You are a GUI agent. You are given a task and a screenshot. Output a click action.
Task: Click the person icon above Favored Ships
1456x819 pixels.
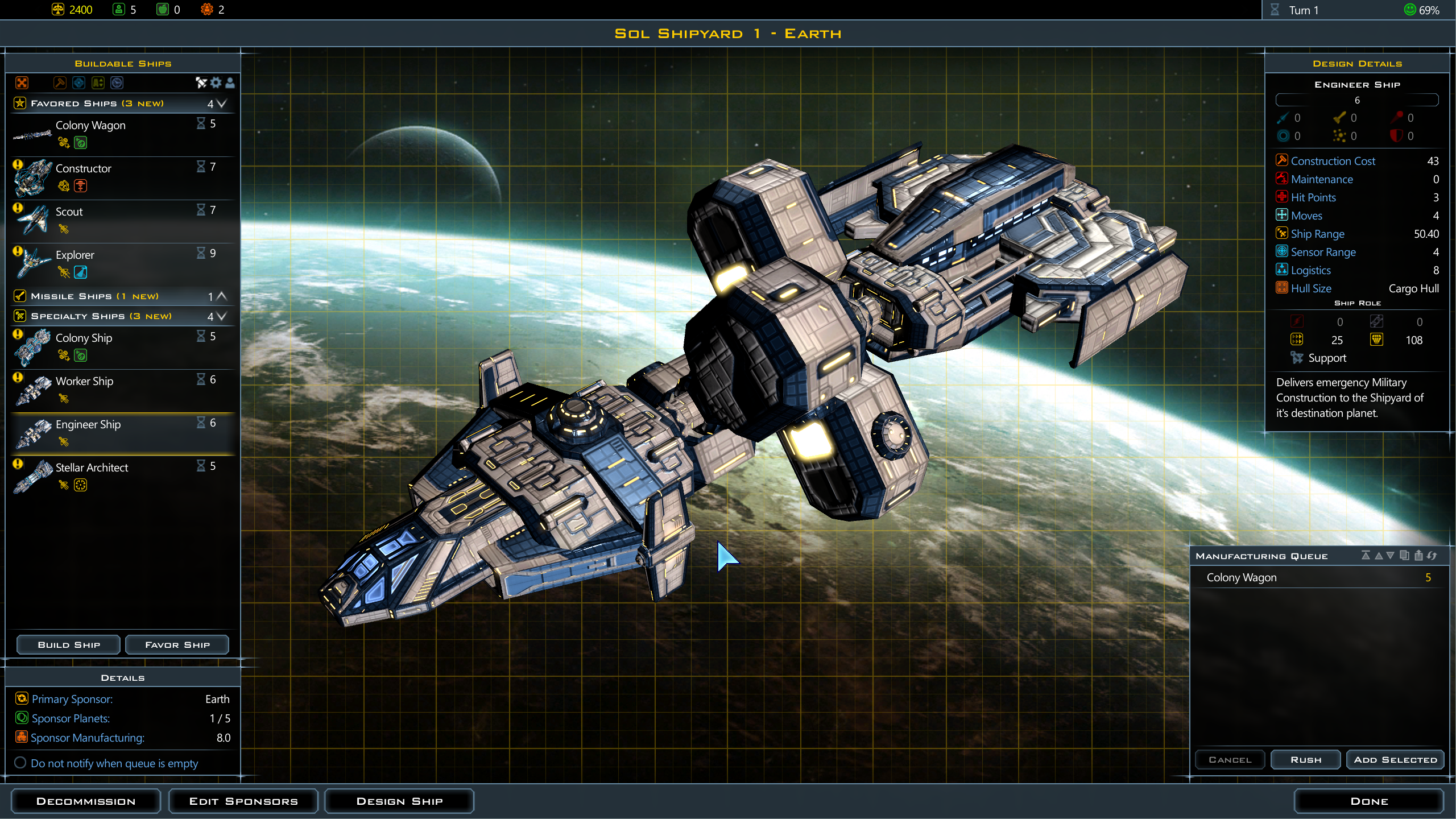point(230,83)
